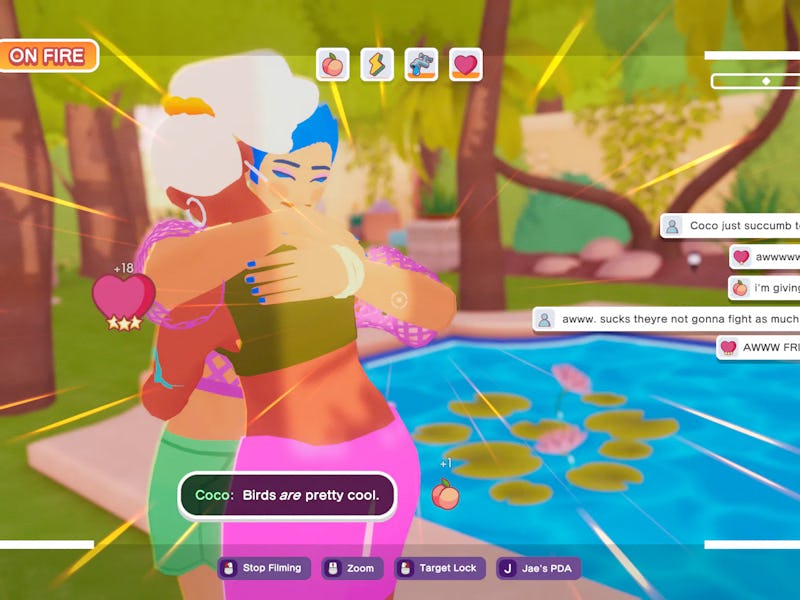
Task: Select the "i'm giving" peach viewer comment
Action: (765, 288)
